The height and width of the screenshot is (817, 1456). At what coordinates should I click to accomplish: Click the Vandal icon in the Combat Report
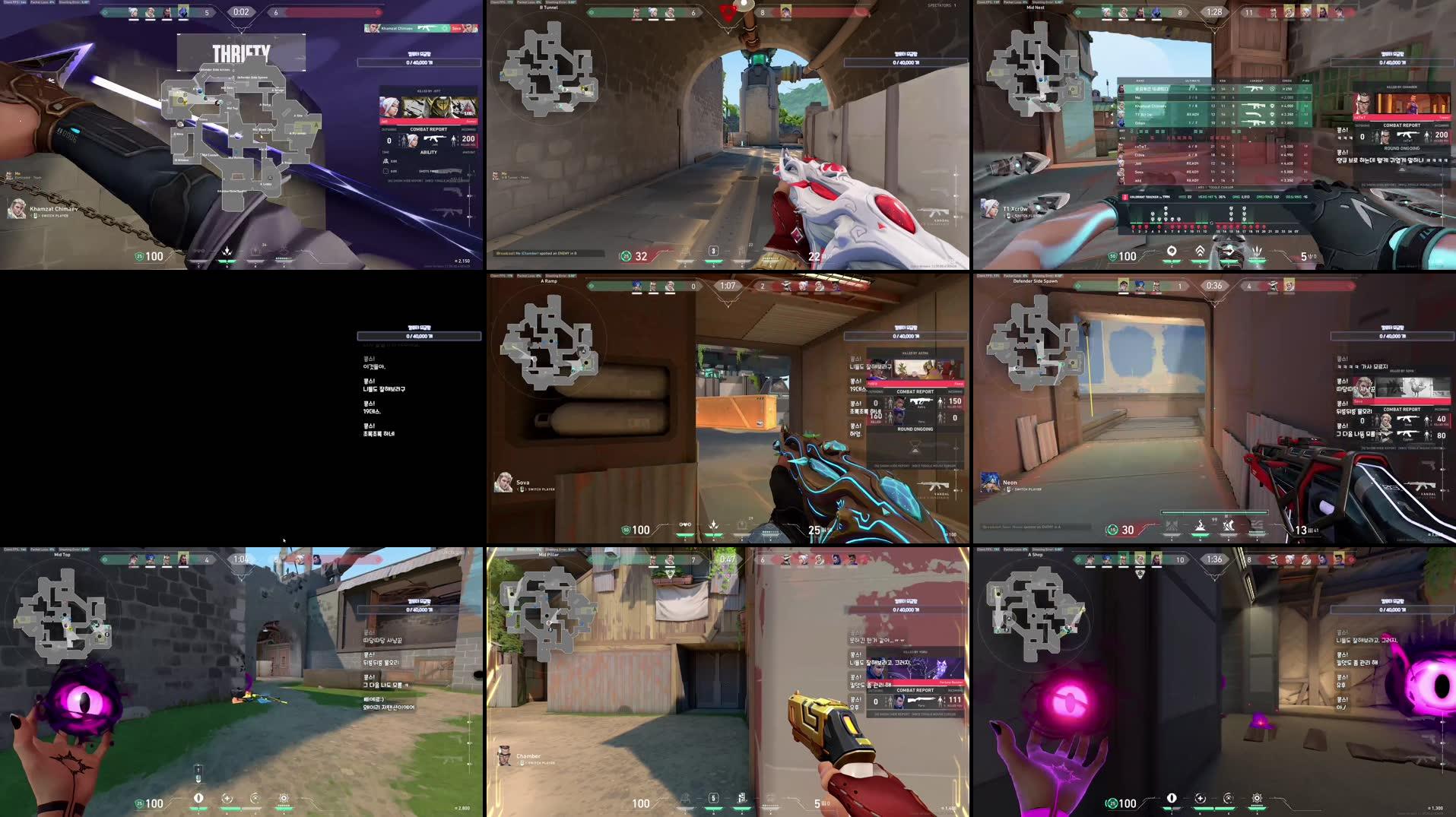(x=434, y=138)
